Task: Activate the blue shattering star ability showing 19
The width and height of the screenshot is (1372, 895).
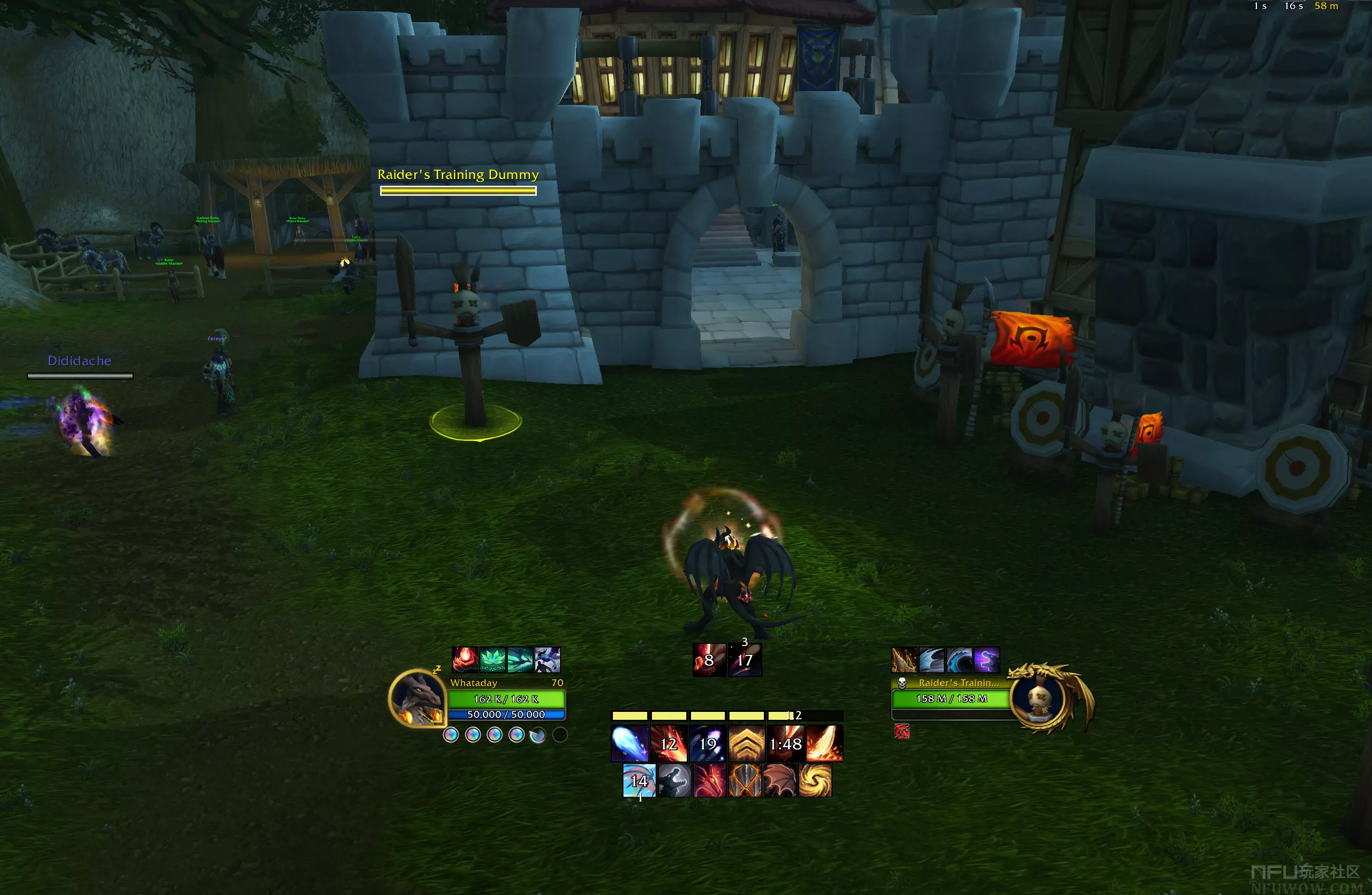Action: point(707,744)
